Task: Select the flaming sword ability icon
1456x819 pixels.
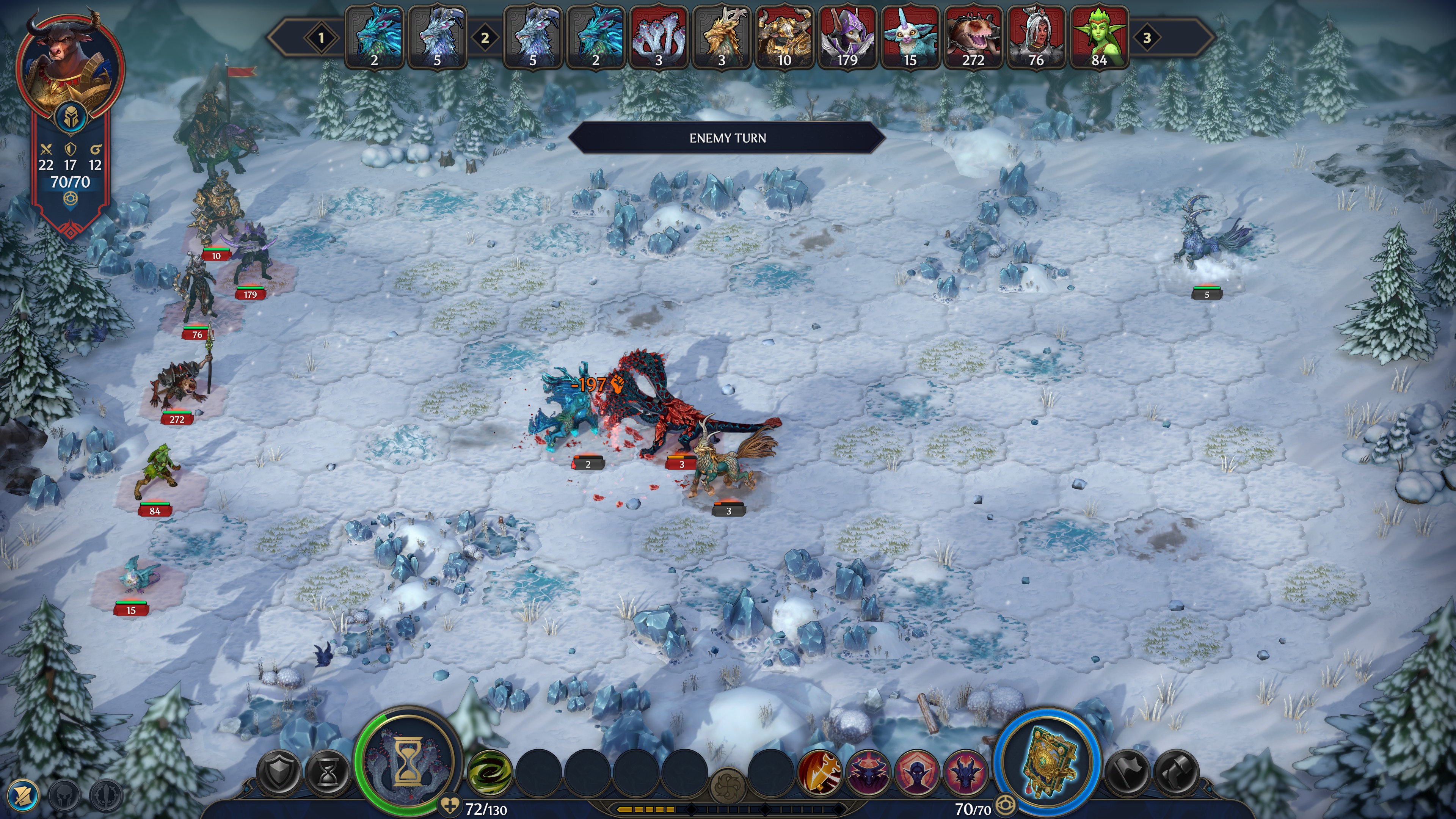Action: pyautogui.click(x=819, y=774)
